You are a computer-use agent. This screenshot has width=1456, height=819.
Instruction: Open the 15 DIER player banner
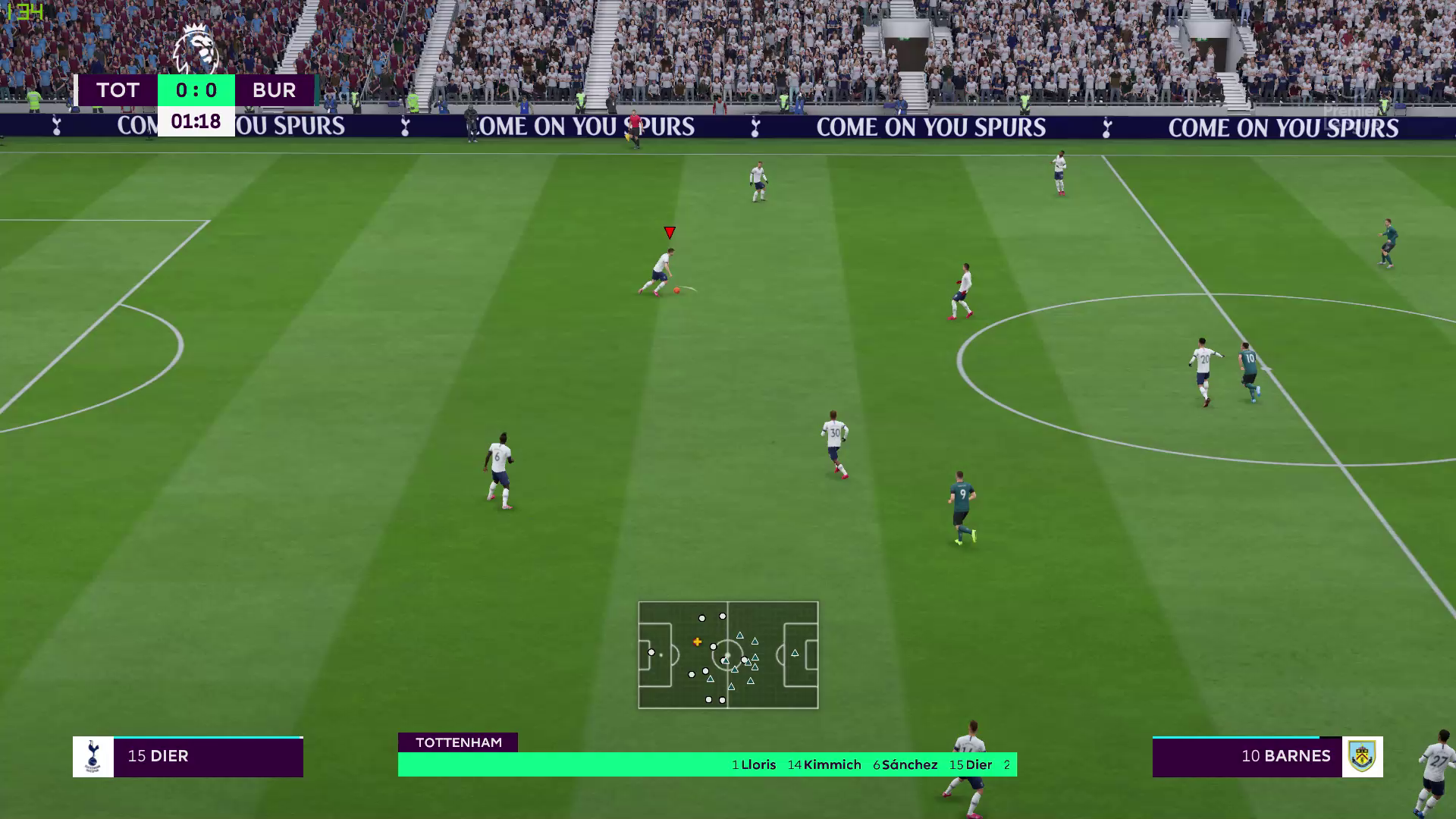coord(159,756)
